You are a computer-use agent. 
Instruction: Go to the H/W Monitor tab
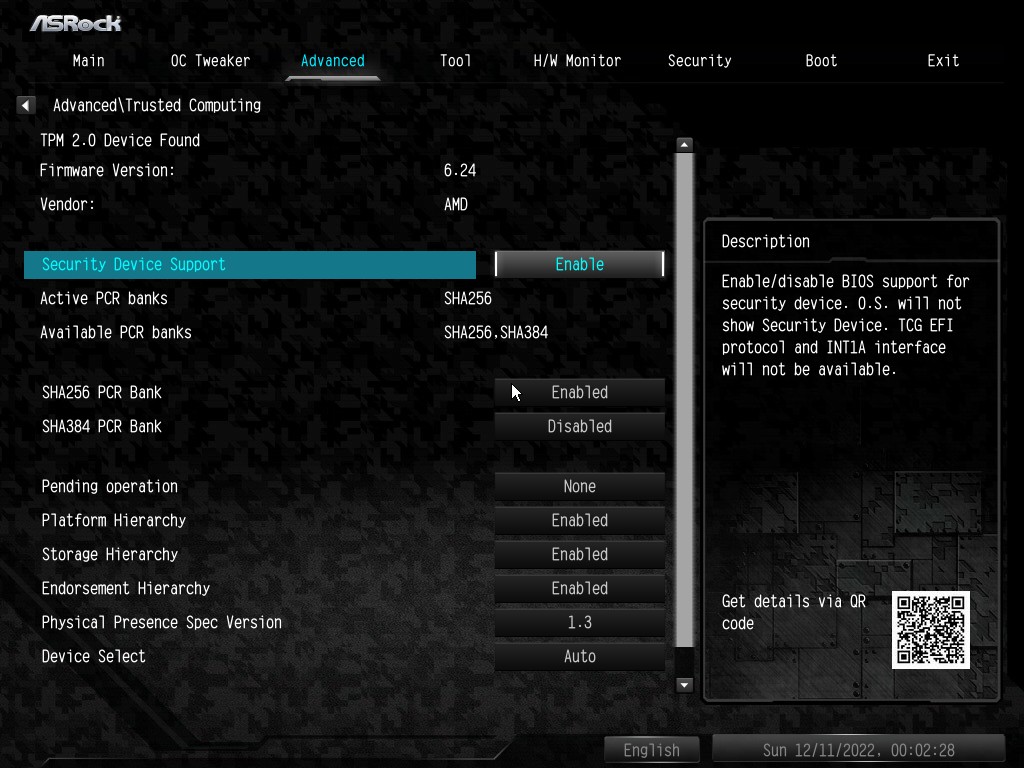pos(577,61)
